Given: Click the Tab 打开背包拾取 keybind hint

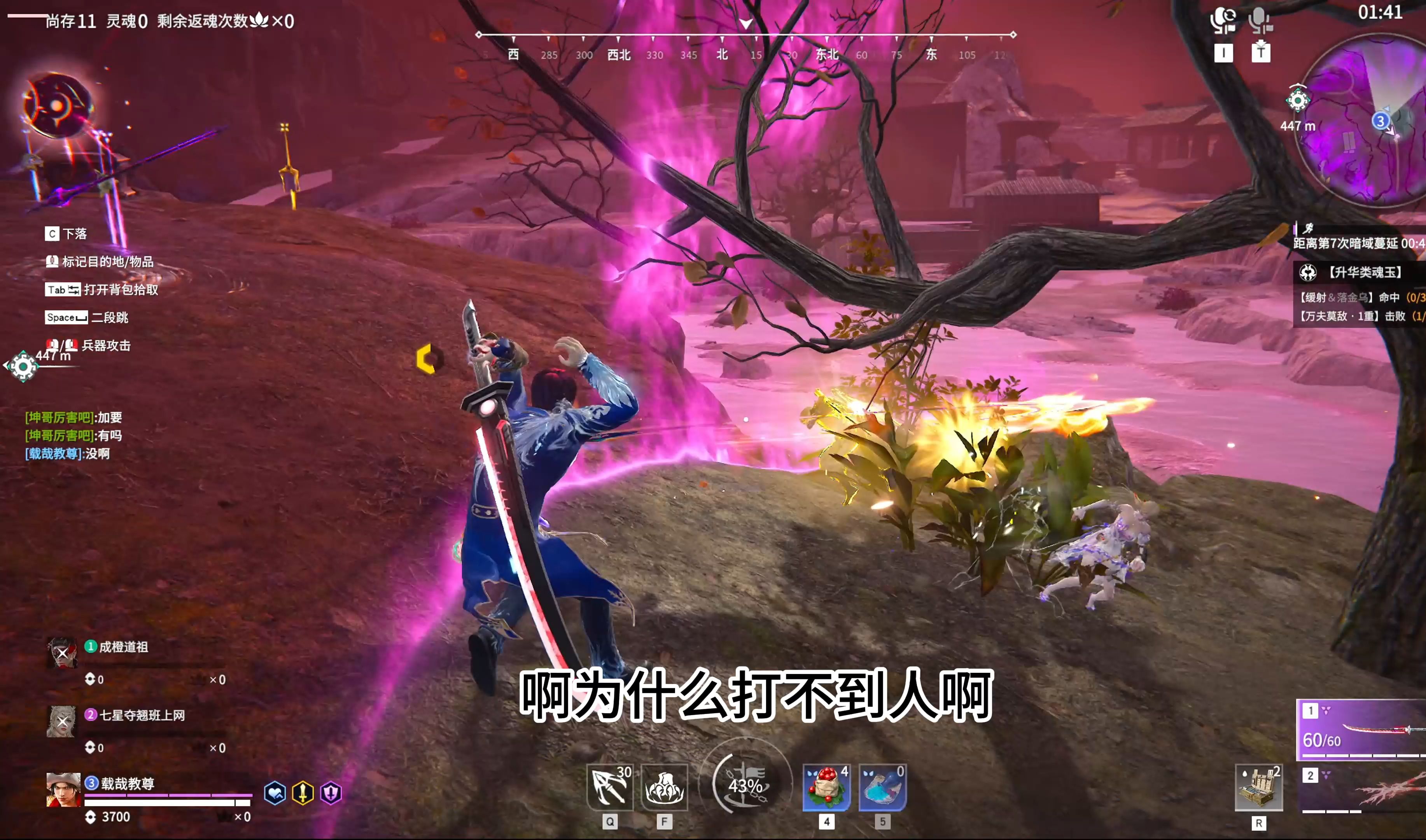Looking at the screenshot, I should [102, 290].
